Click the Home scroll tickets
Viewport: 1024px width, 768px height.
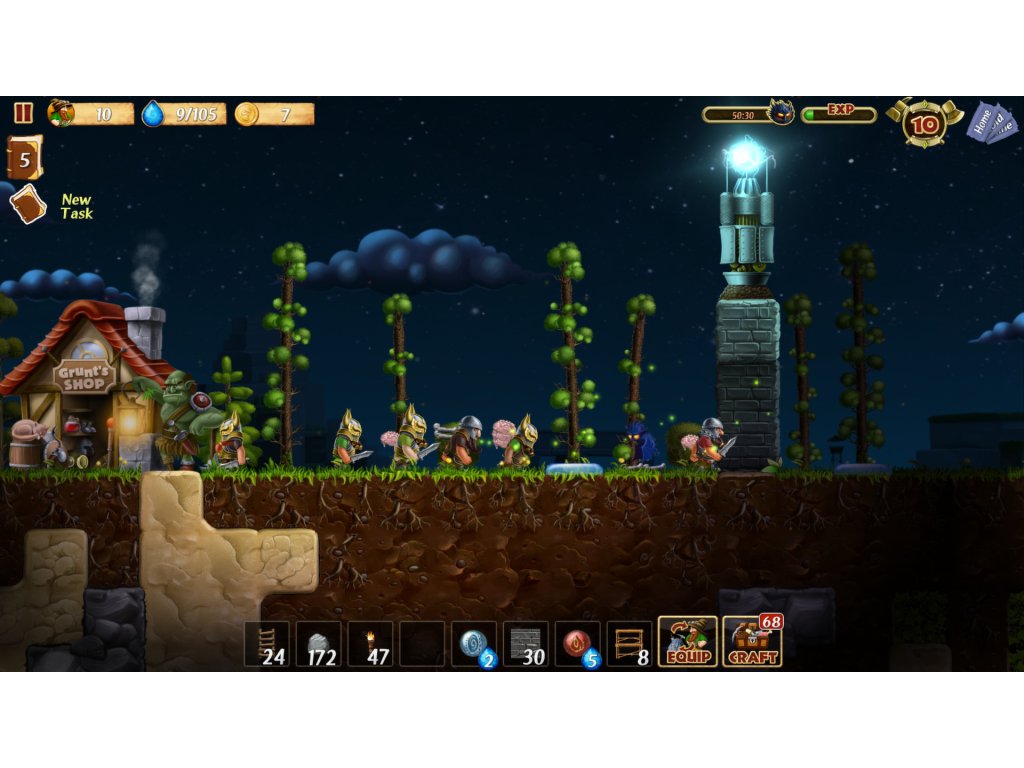(x=989, y=123)
